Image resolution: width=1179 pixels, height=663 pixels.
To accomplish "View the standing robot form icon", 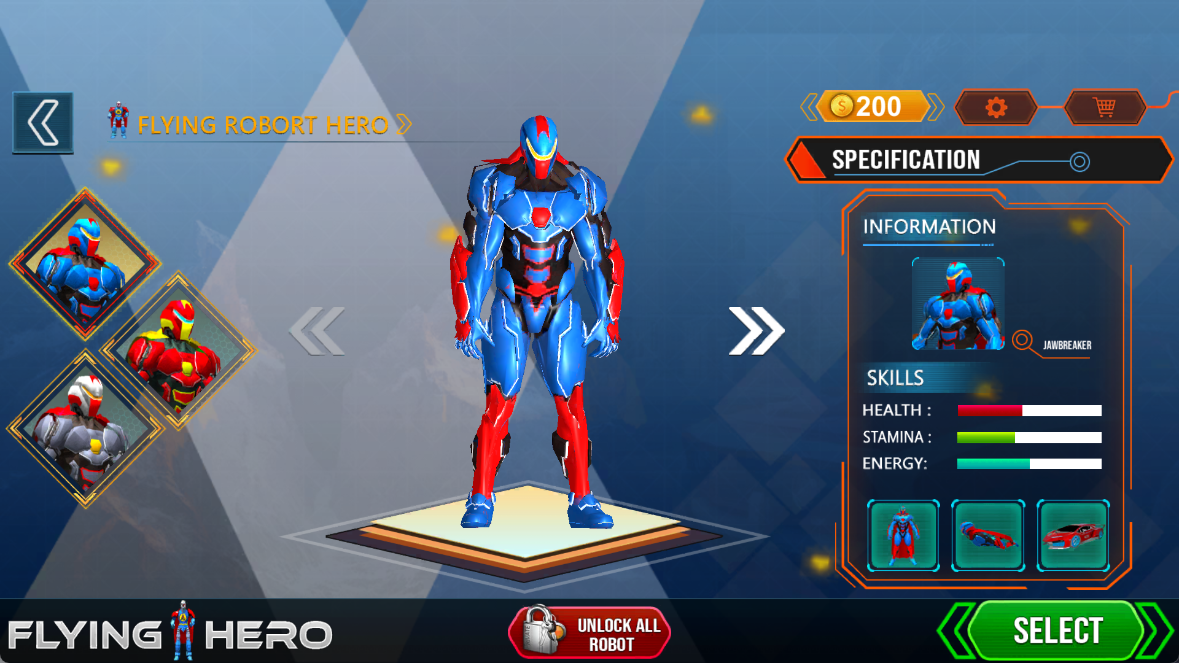I will point(903,535).
